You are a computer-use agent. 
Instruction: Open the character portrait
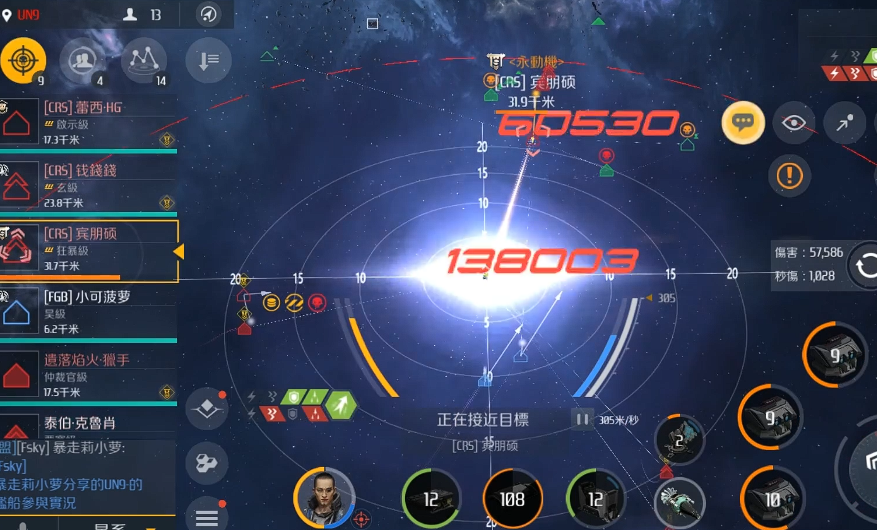[324, 497]
